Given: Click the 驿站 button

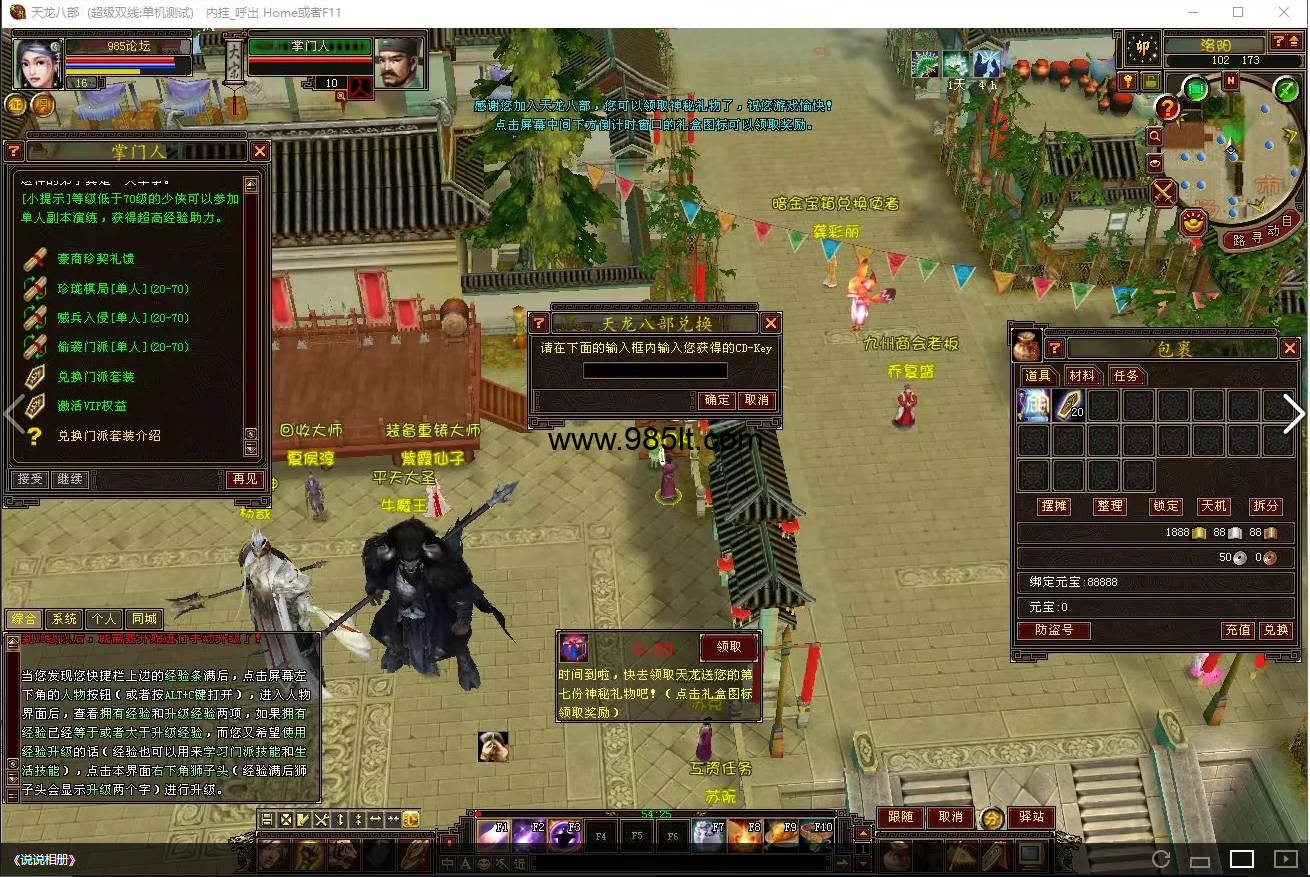Looking at the screenshot, I should [x=1031, y=817].
